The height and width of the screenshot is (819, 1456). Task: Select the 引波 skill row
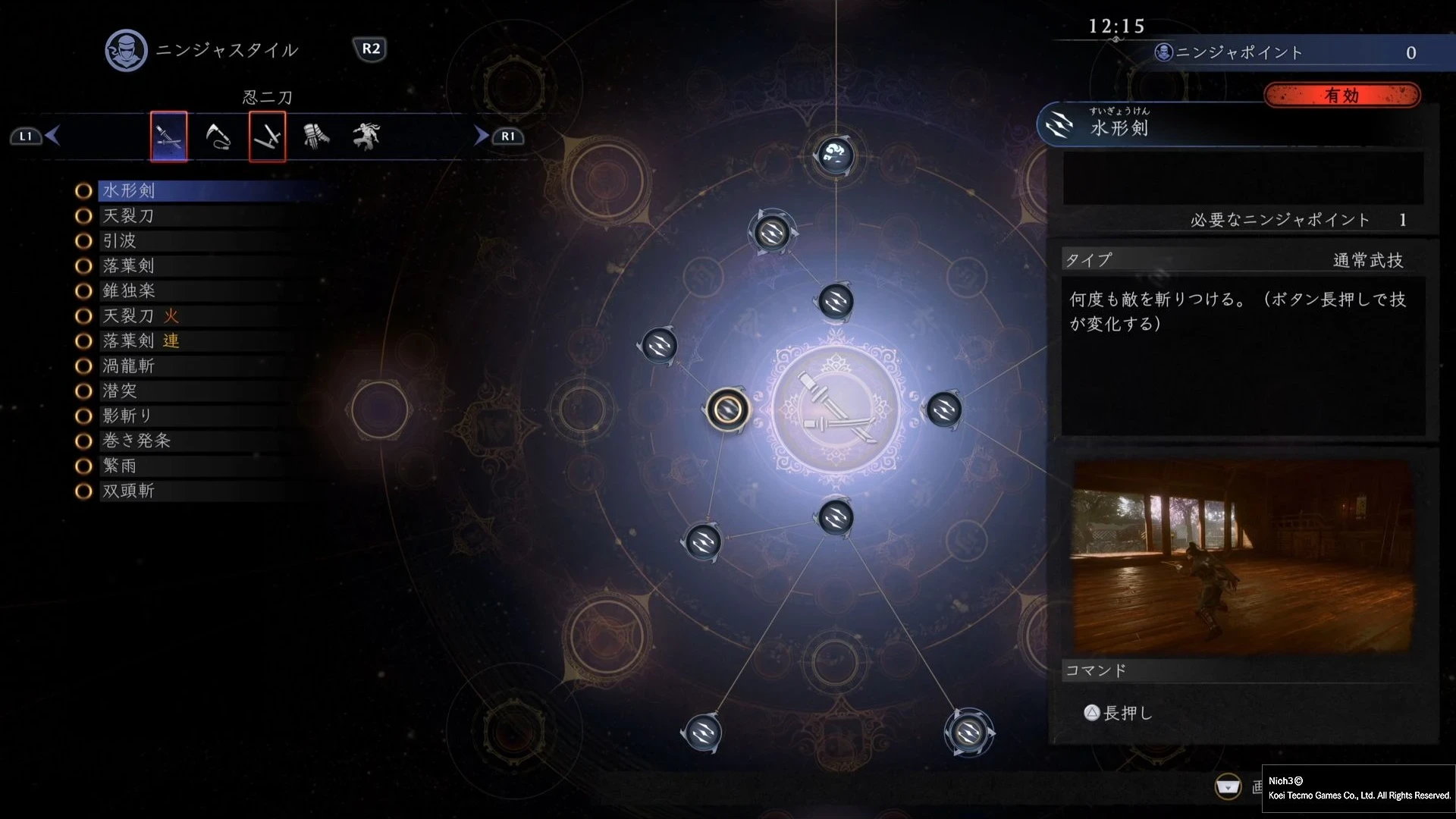point(120,240)
